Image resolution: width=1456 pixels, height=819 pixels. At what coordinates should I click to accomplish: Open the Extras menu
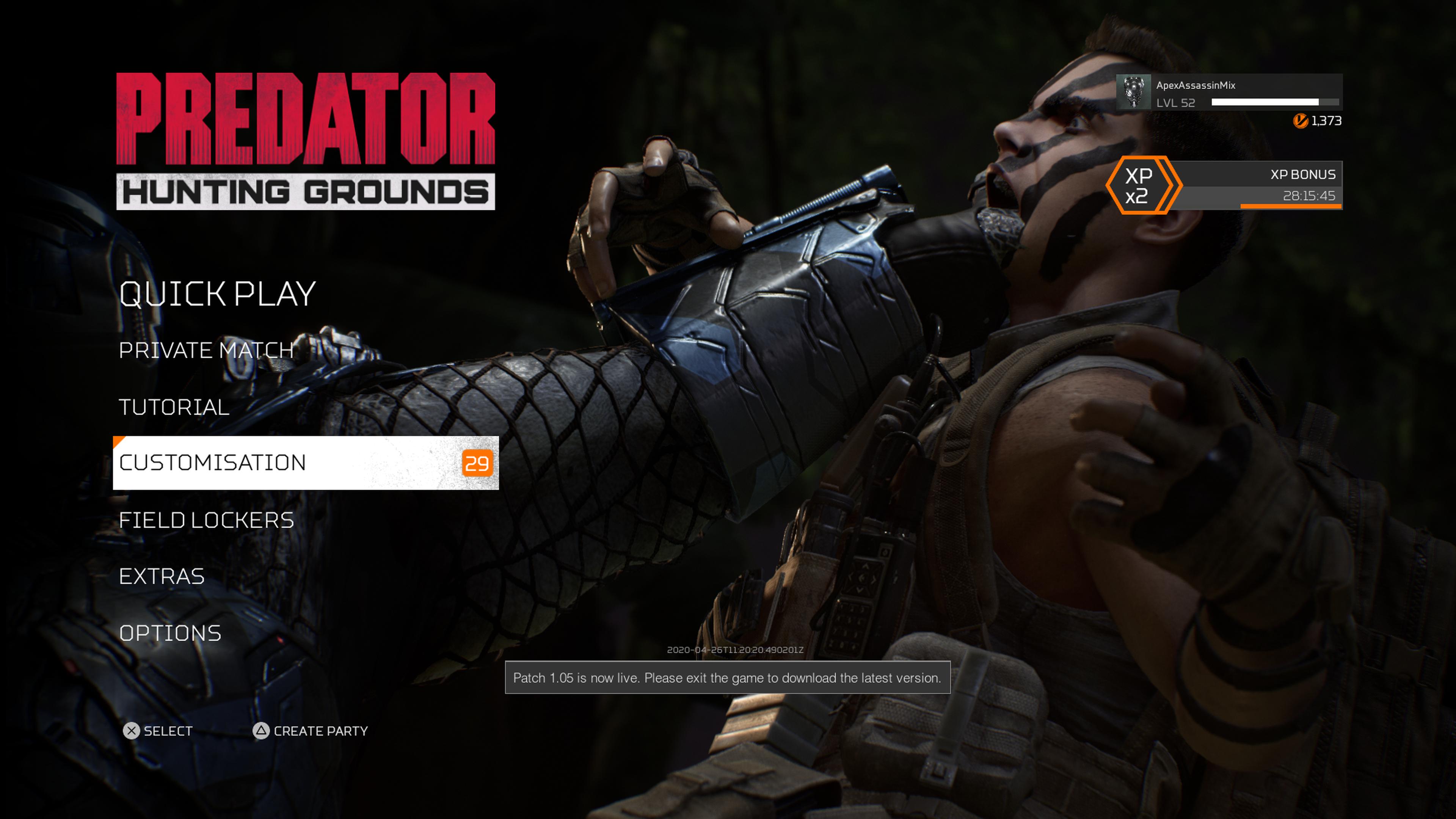point(162,576)
